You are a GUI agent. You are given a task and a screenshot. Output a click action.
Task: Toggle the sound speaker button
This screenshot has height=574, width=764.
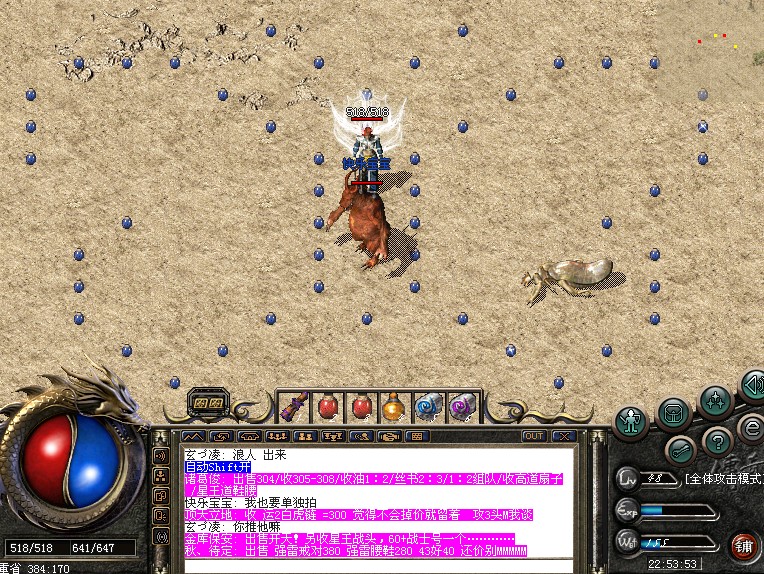coord(751,386)
